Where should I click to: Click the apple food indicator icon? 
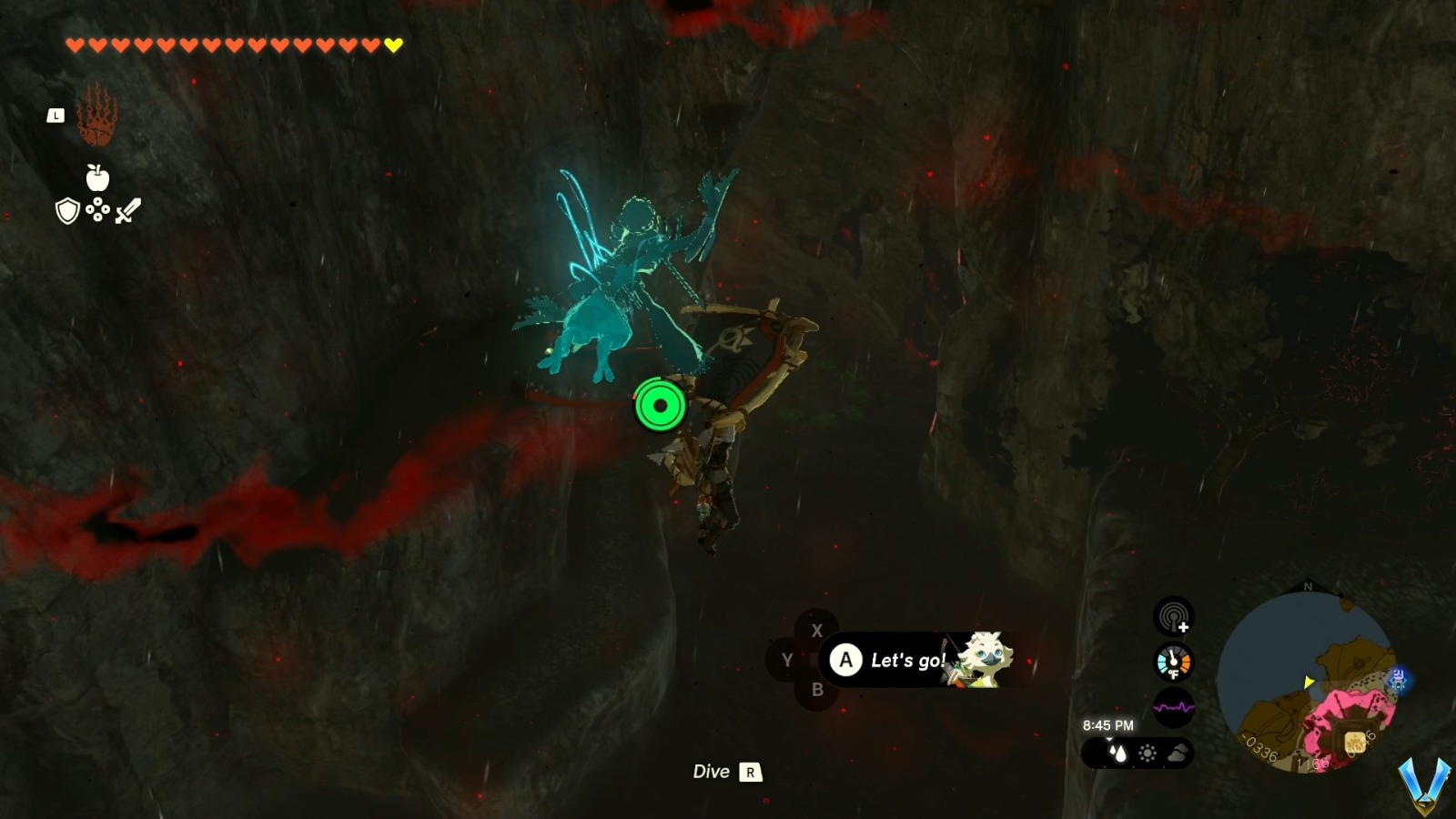(x=97, y=178)
